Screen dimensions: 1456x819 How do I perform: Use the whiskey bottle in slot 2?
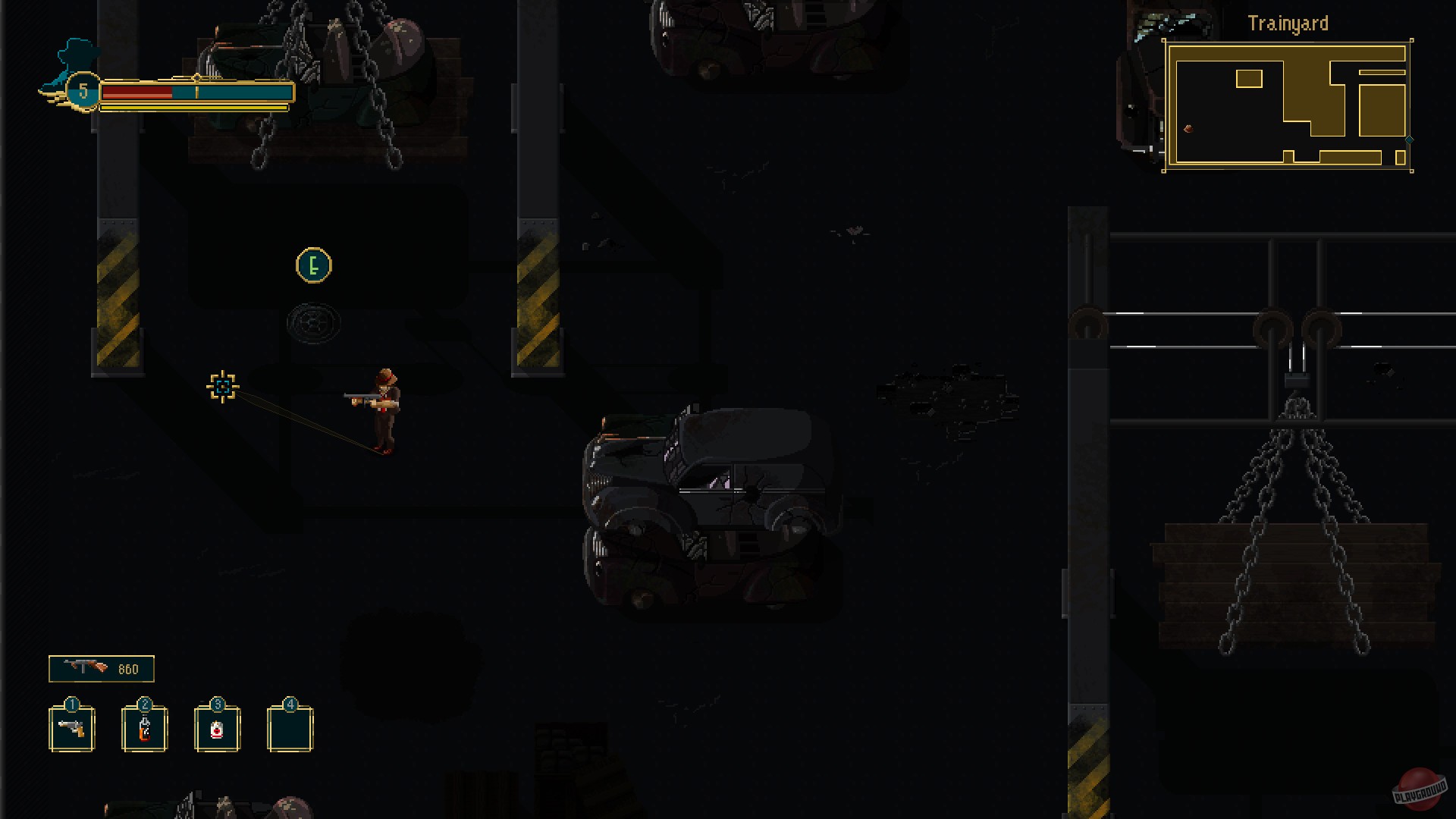[x=144, y=729]
